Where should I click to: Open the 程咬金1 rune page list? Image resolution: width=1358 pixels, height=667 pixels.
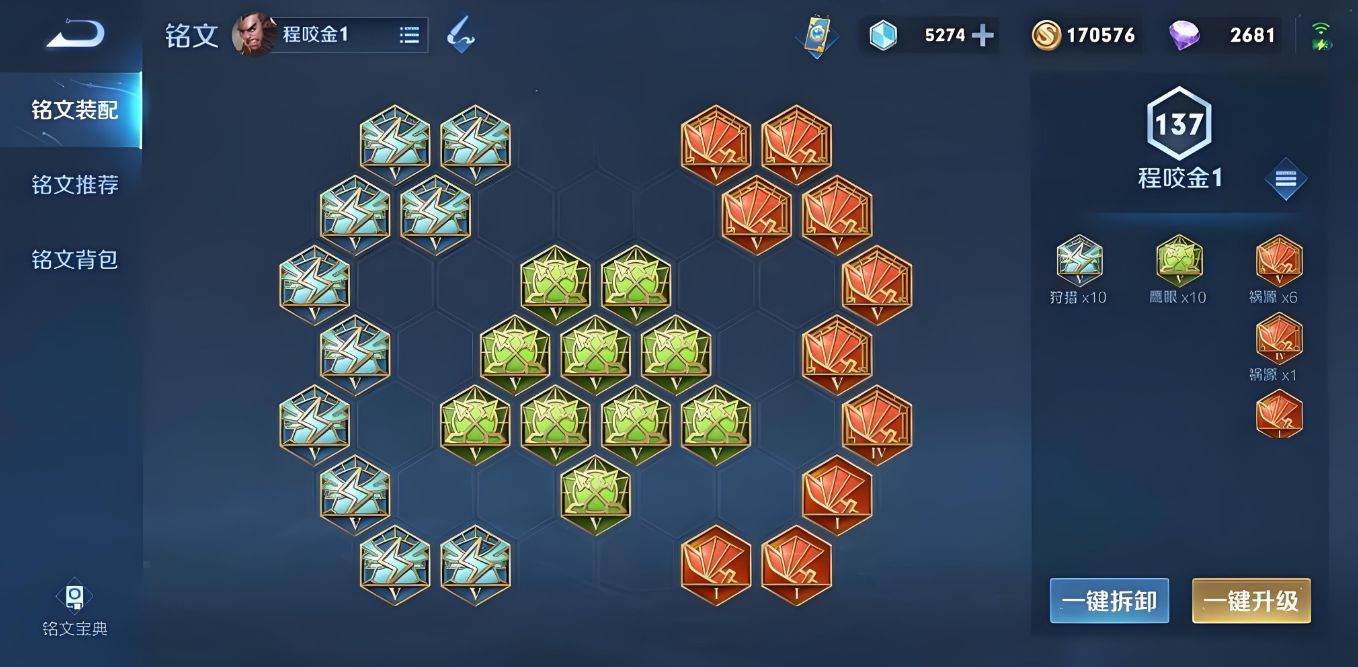(409, 35)
